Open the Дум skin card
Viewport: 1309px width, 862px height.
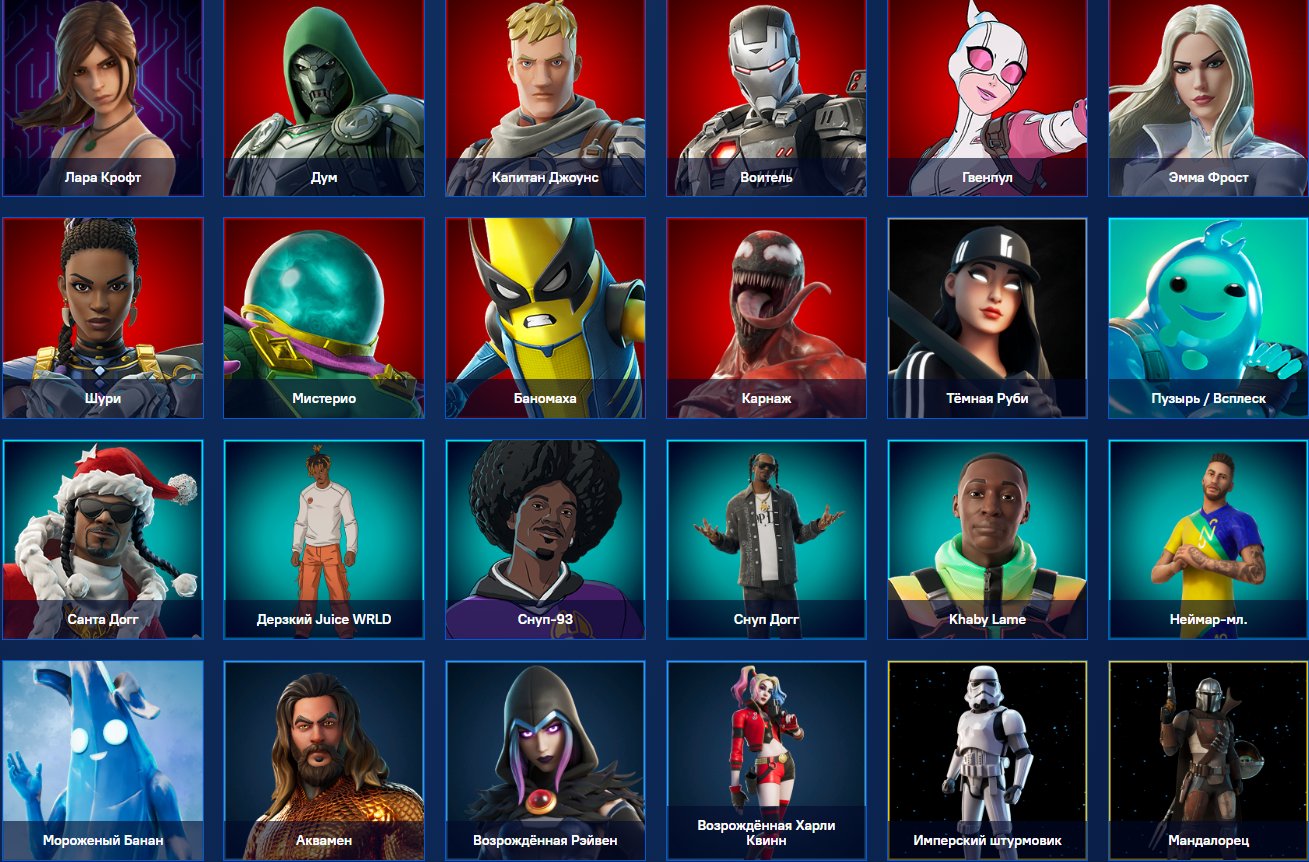coord(324,97)
